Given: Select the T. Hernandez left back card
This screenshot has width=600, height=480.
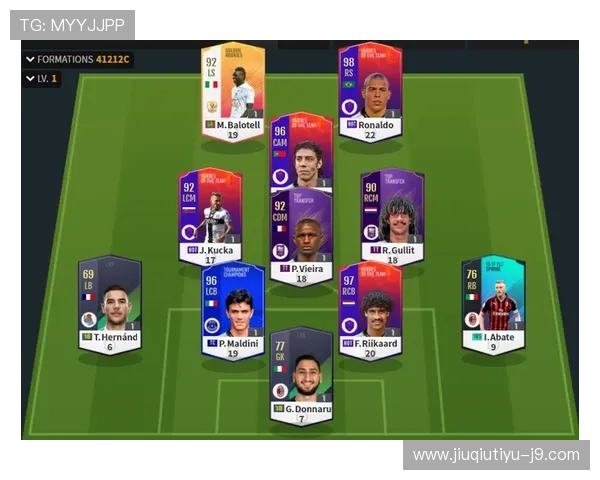Looking at the screenshot, I should [109, 305].
